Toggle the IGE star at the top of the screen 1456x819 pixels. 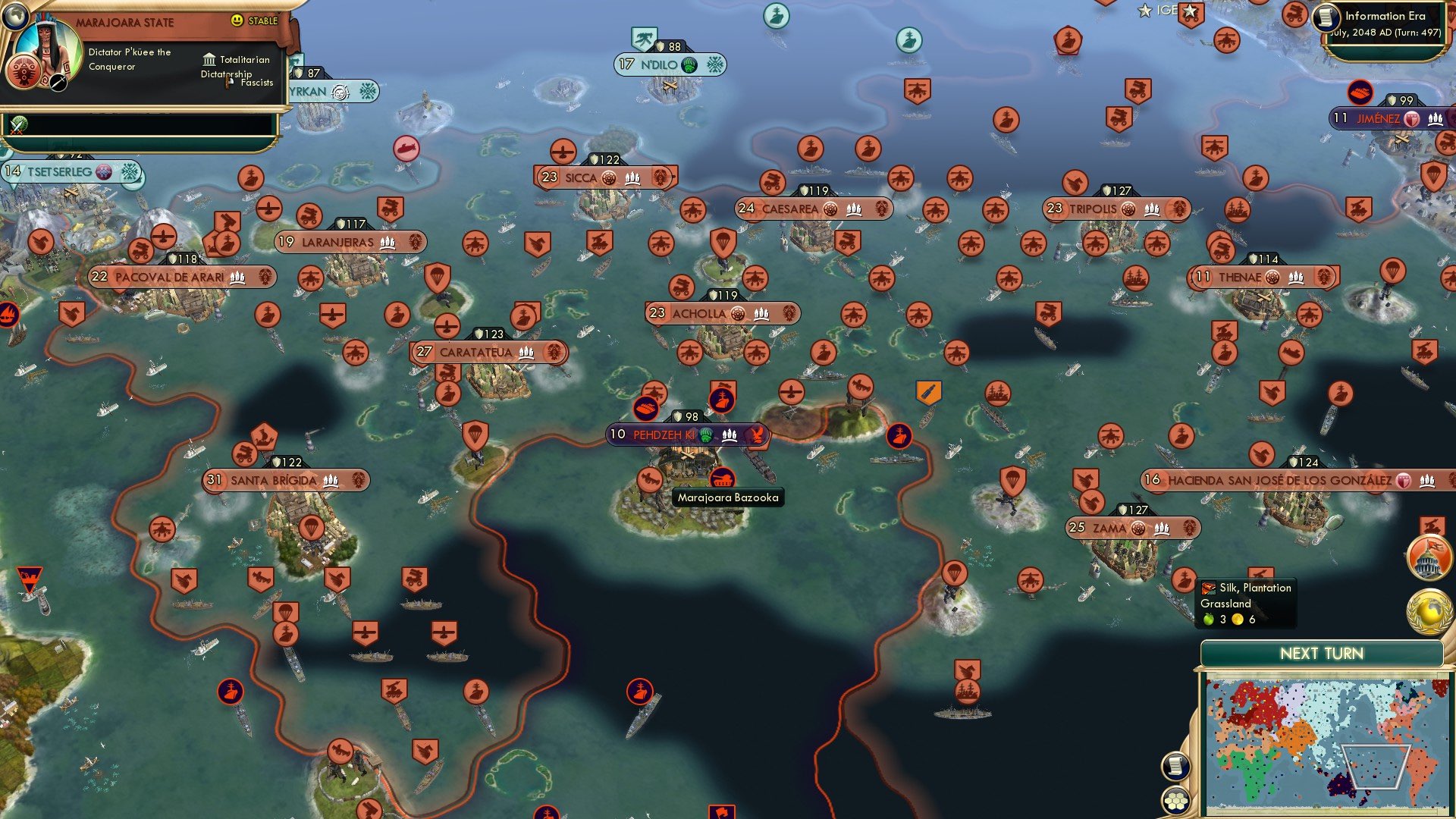(x=1145, y=11)
